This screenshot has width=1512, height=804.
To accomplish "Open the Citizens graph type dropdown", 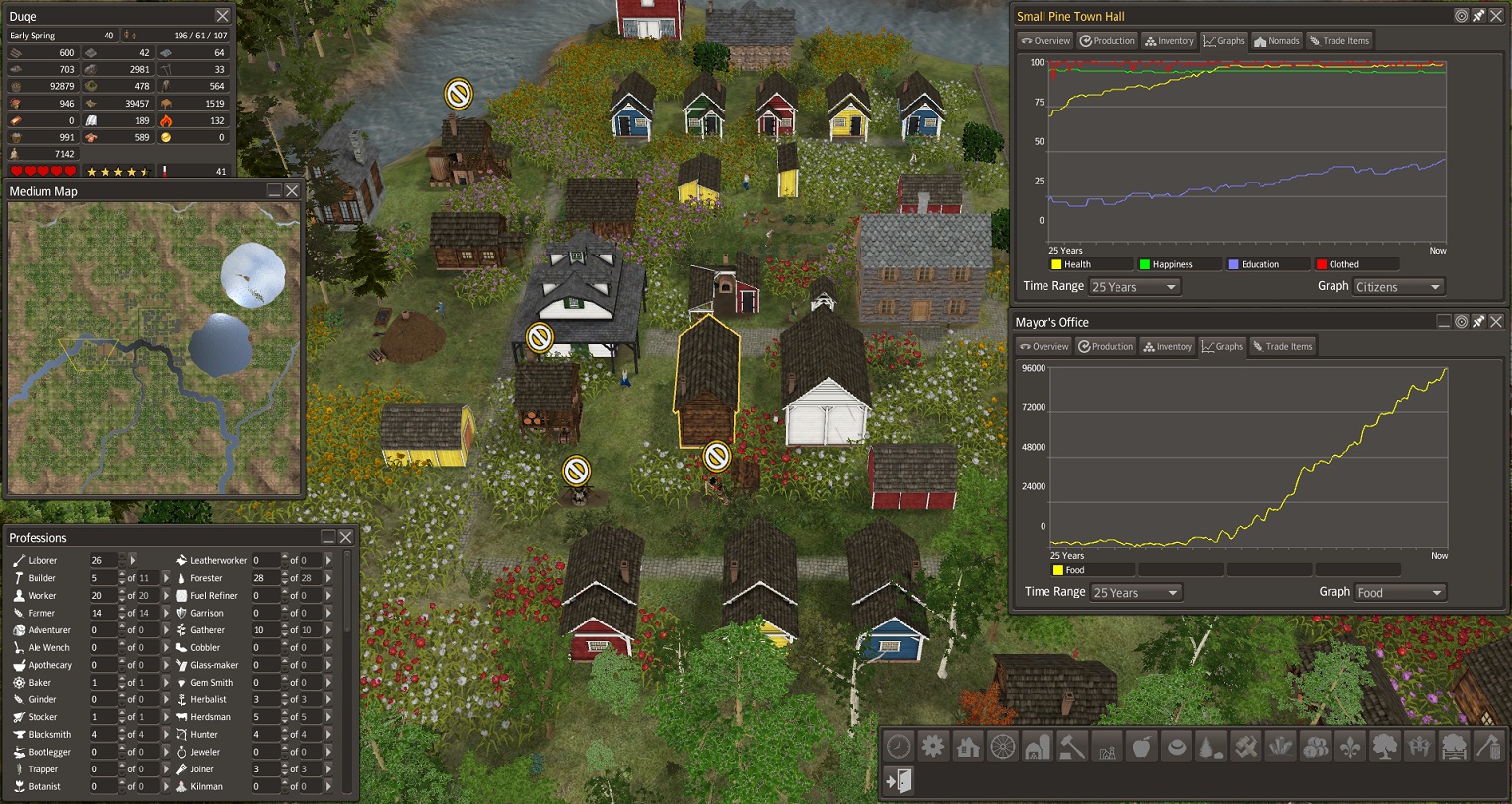I will coord(1399,287).
